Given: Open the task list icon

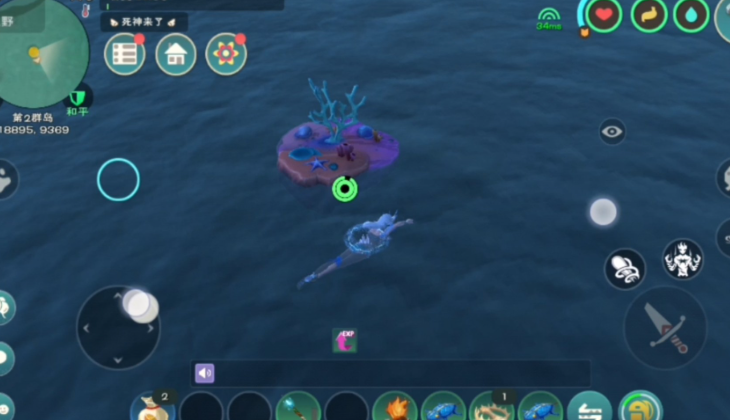Looking at the screenshot, I should click(124, 54).
